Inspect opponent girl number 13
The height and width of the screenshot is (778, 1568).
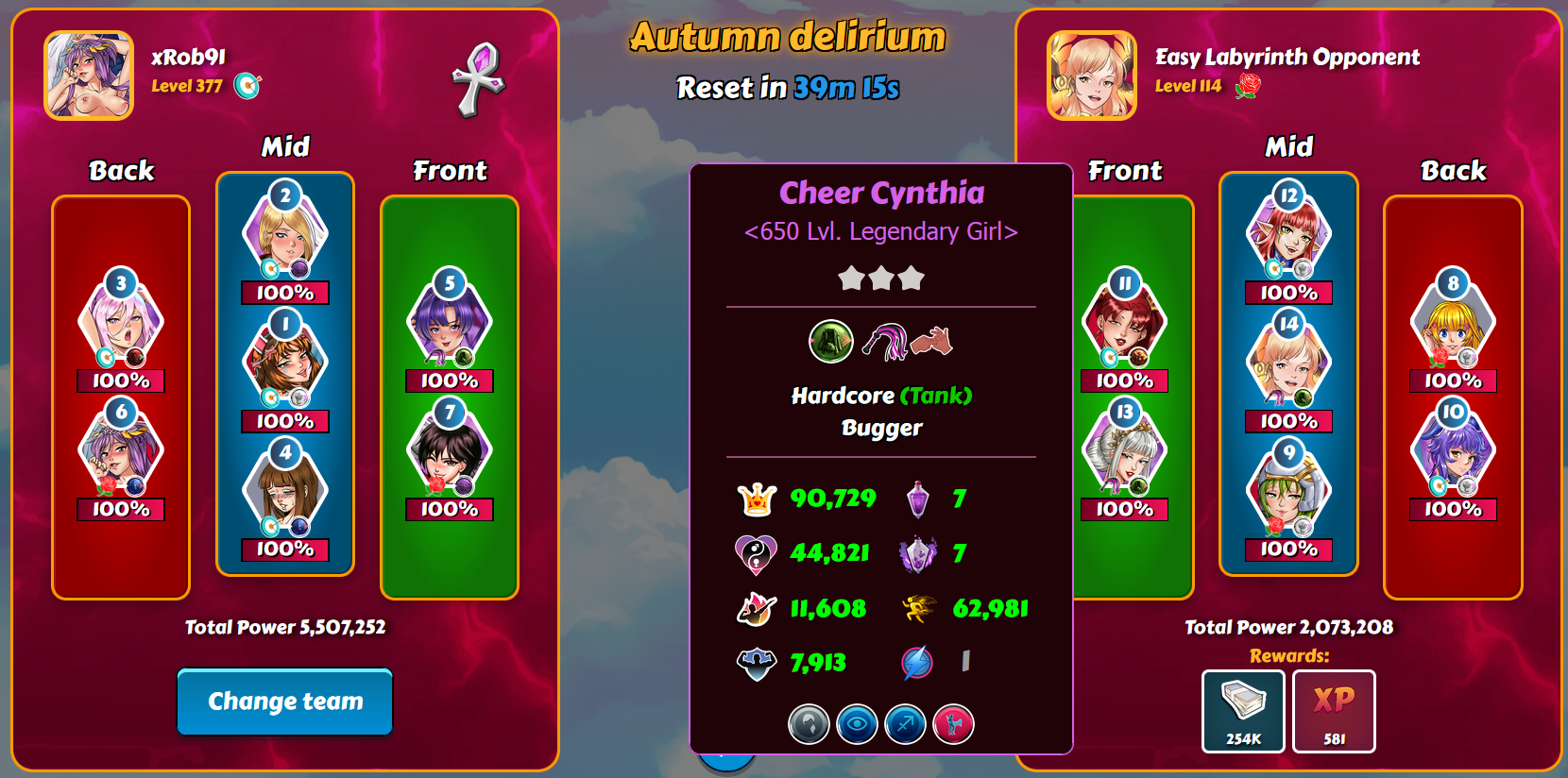(x=1124, y=452)
